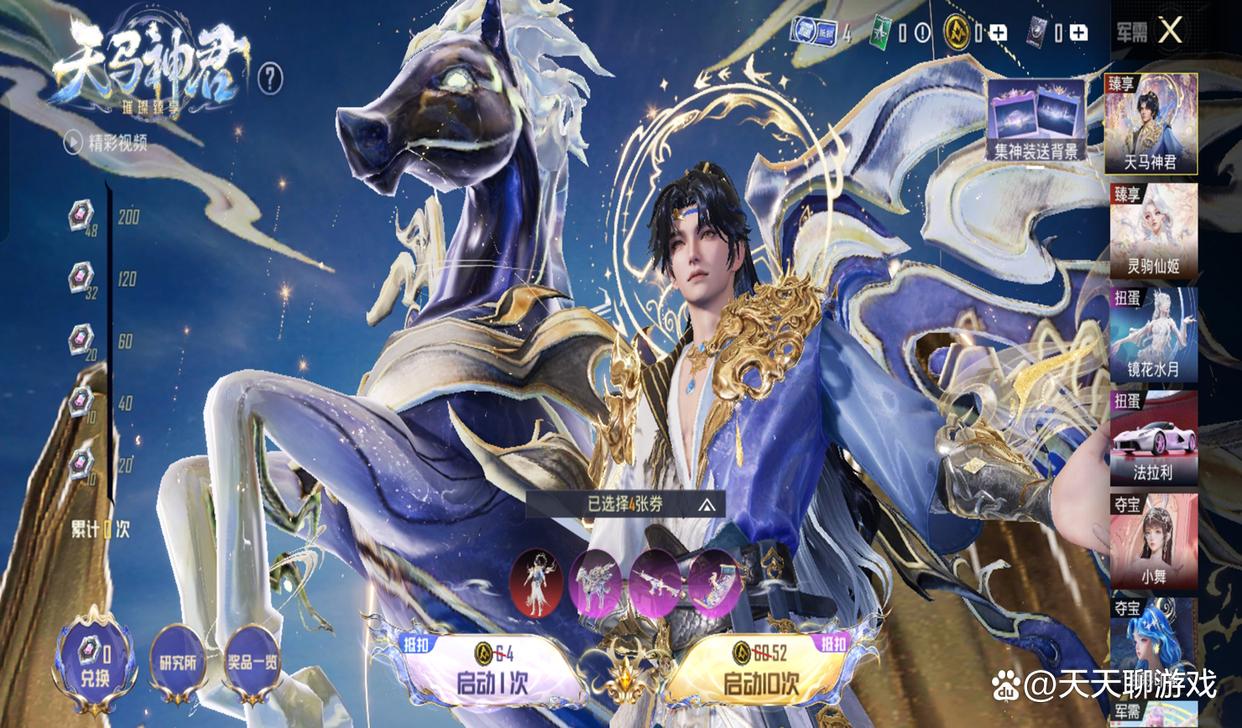
Task: Claim the 200-draw milestone reward
Action: tap(81, 215)
